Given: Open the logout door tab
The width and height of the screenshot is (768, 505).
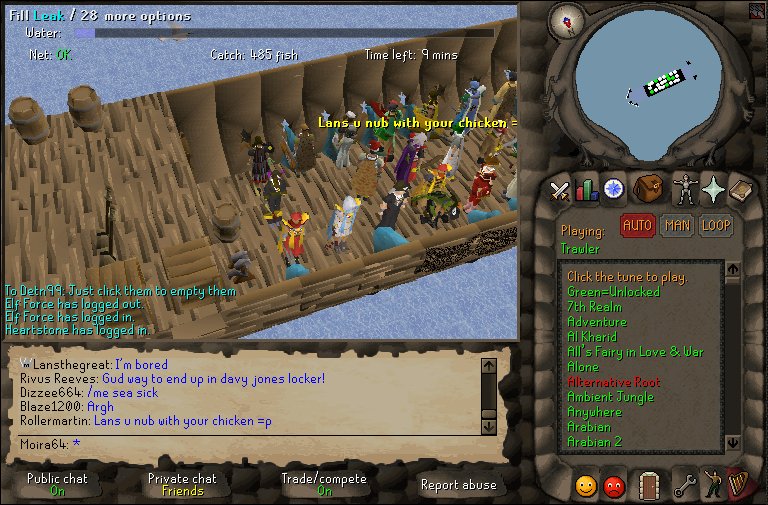Looking at the screenshot, I should (648, 485).
